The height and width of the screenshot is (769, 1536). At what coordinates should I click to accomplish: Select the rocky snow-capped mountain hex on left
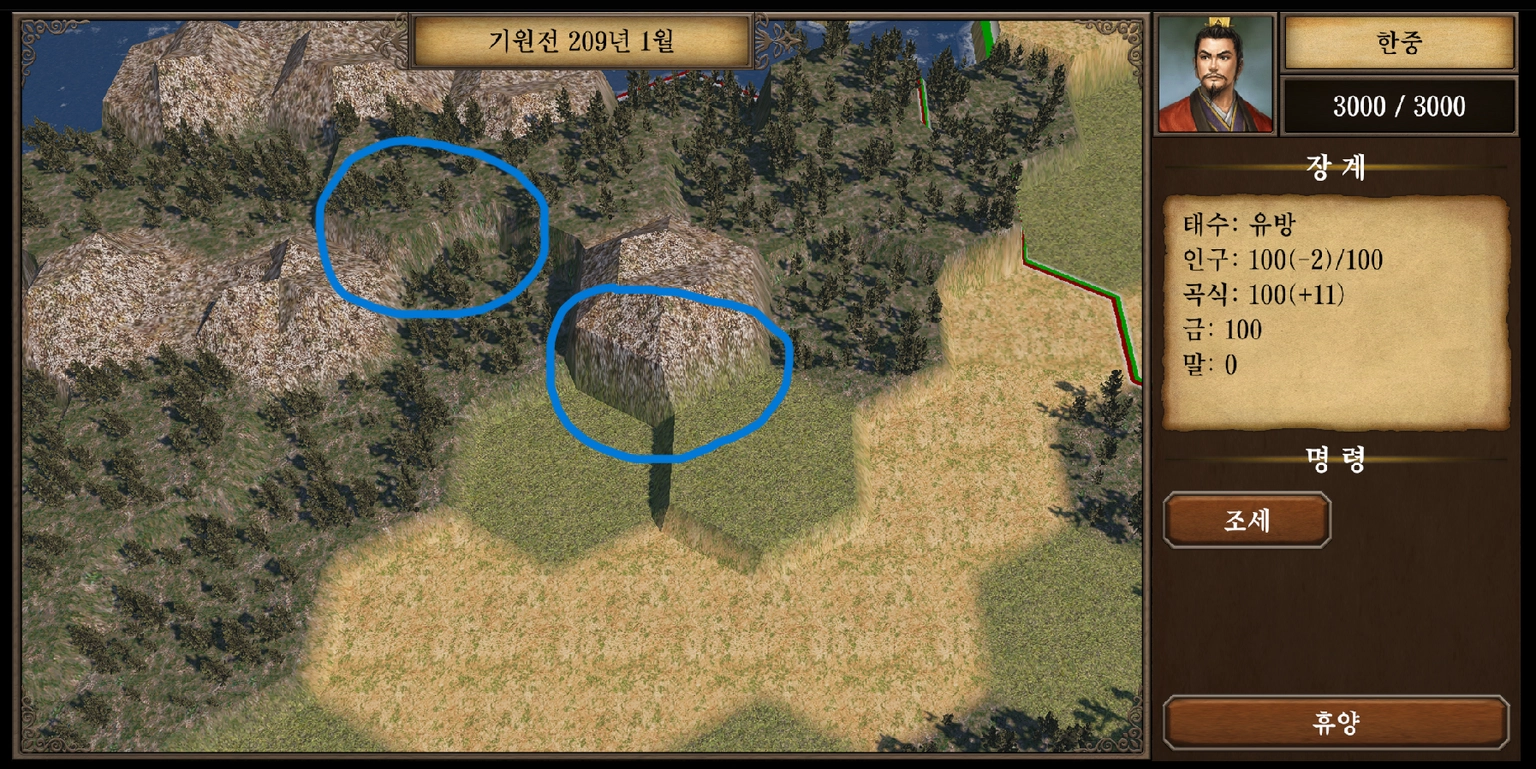point(110,300)
